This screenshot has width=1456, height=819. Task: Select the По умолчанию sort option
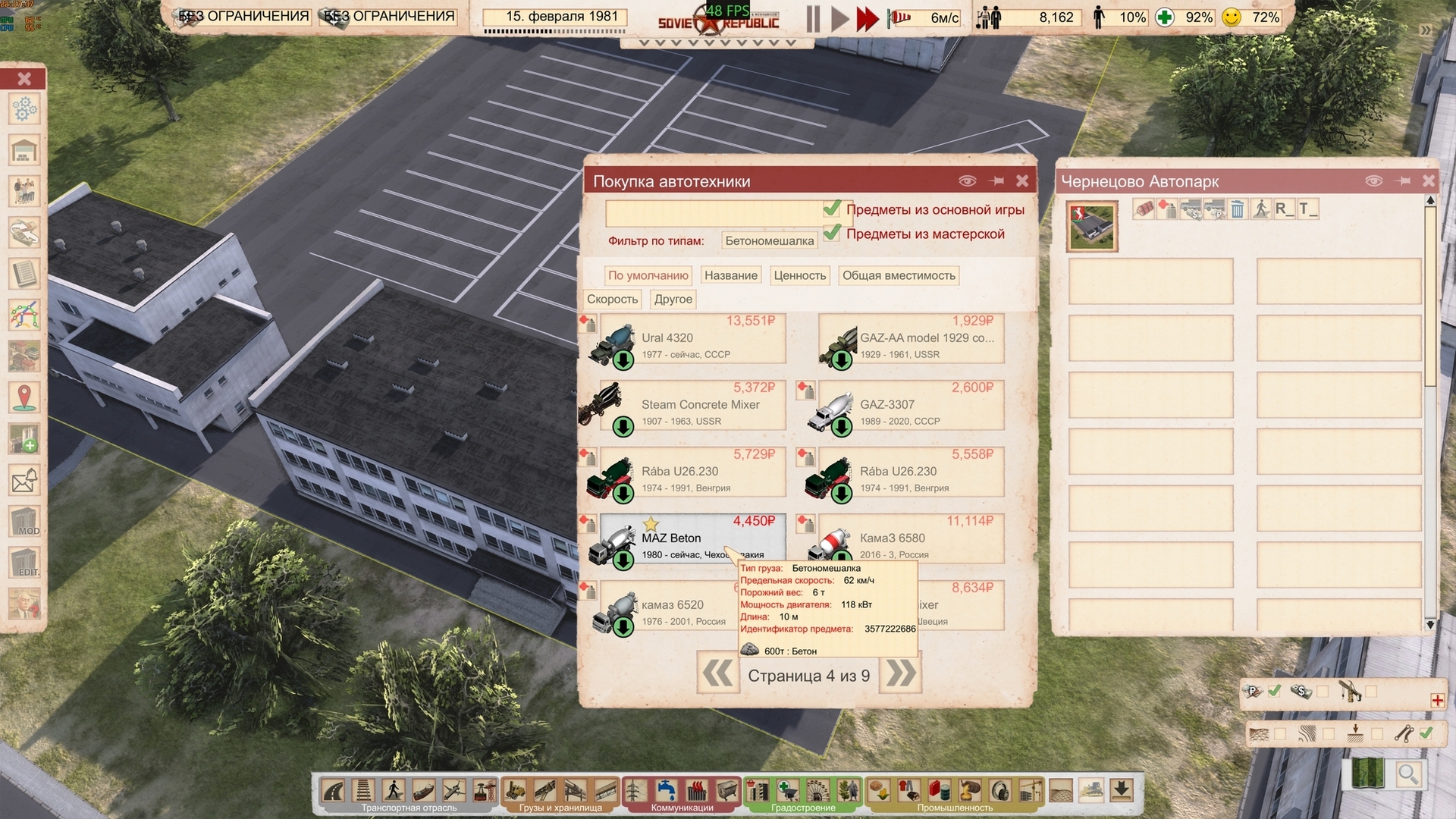point(648,276)
